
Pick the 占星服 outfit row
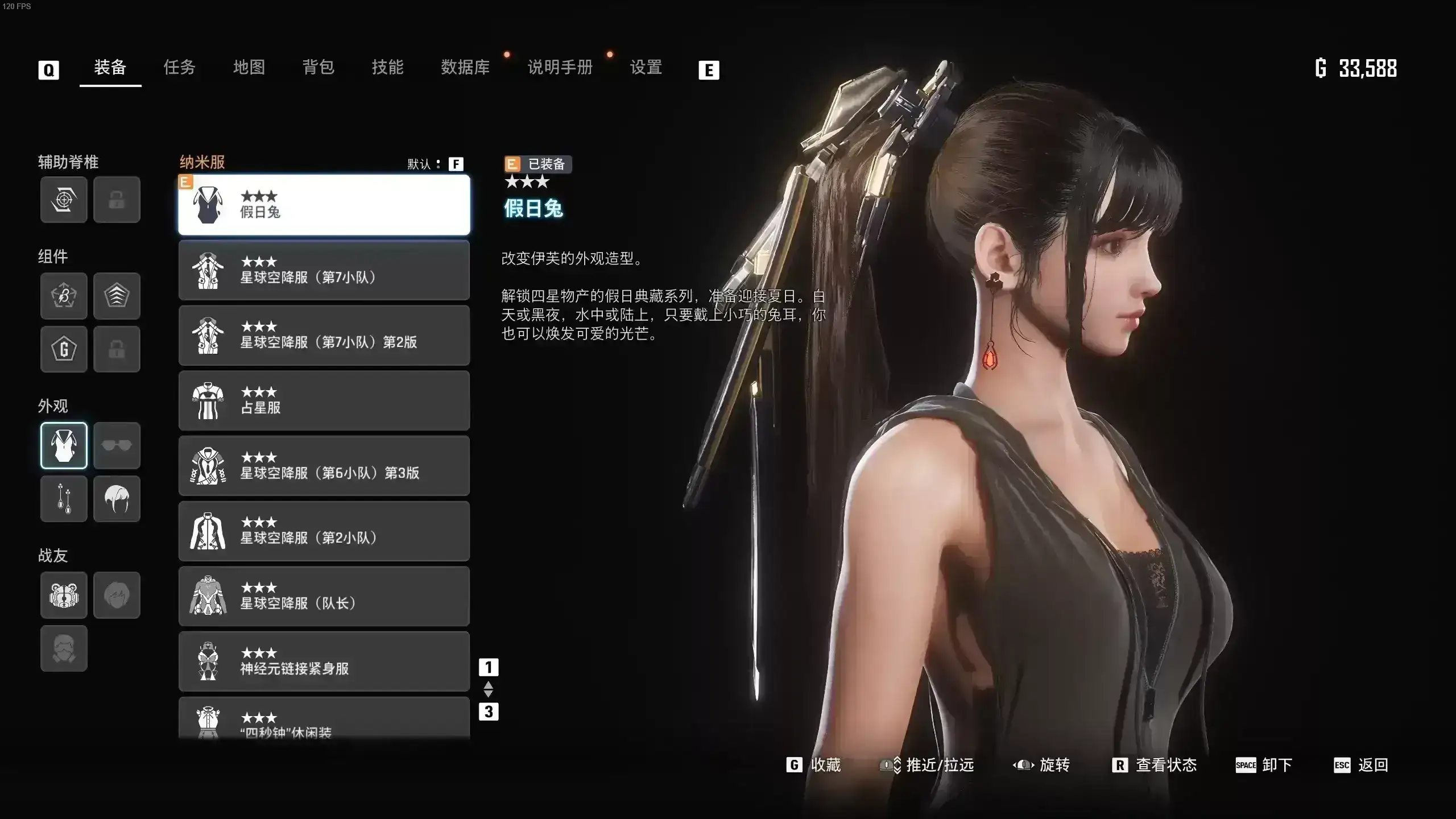click(x=324, y=400)
